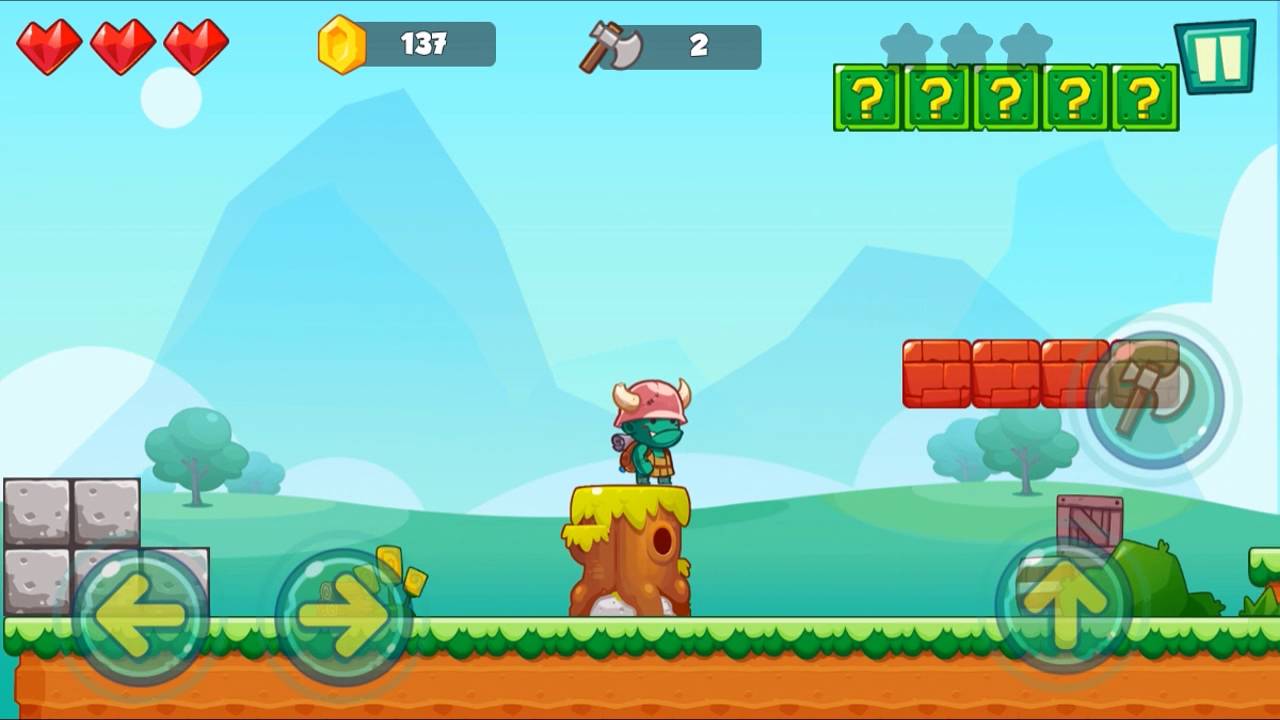
Task: Select the coin count showing 137
Action: pyautogui.click(x=425, y=44)
